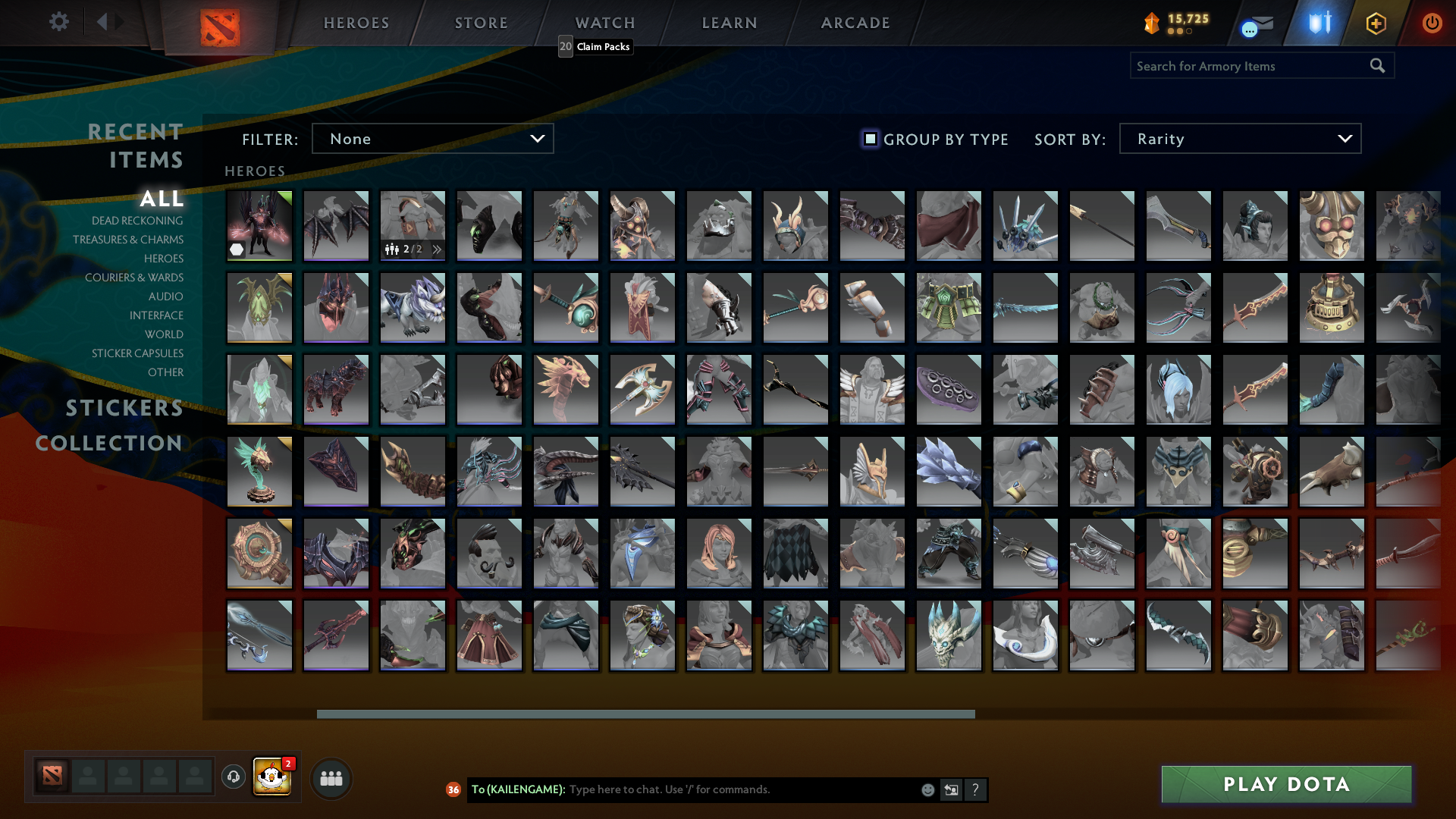Open the HEROES menu

[x=356, y=23]
